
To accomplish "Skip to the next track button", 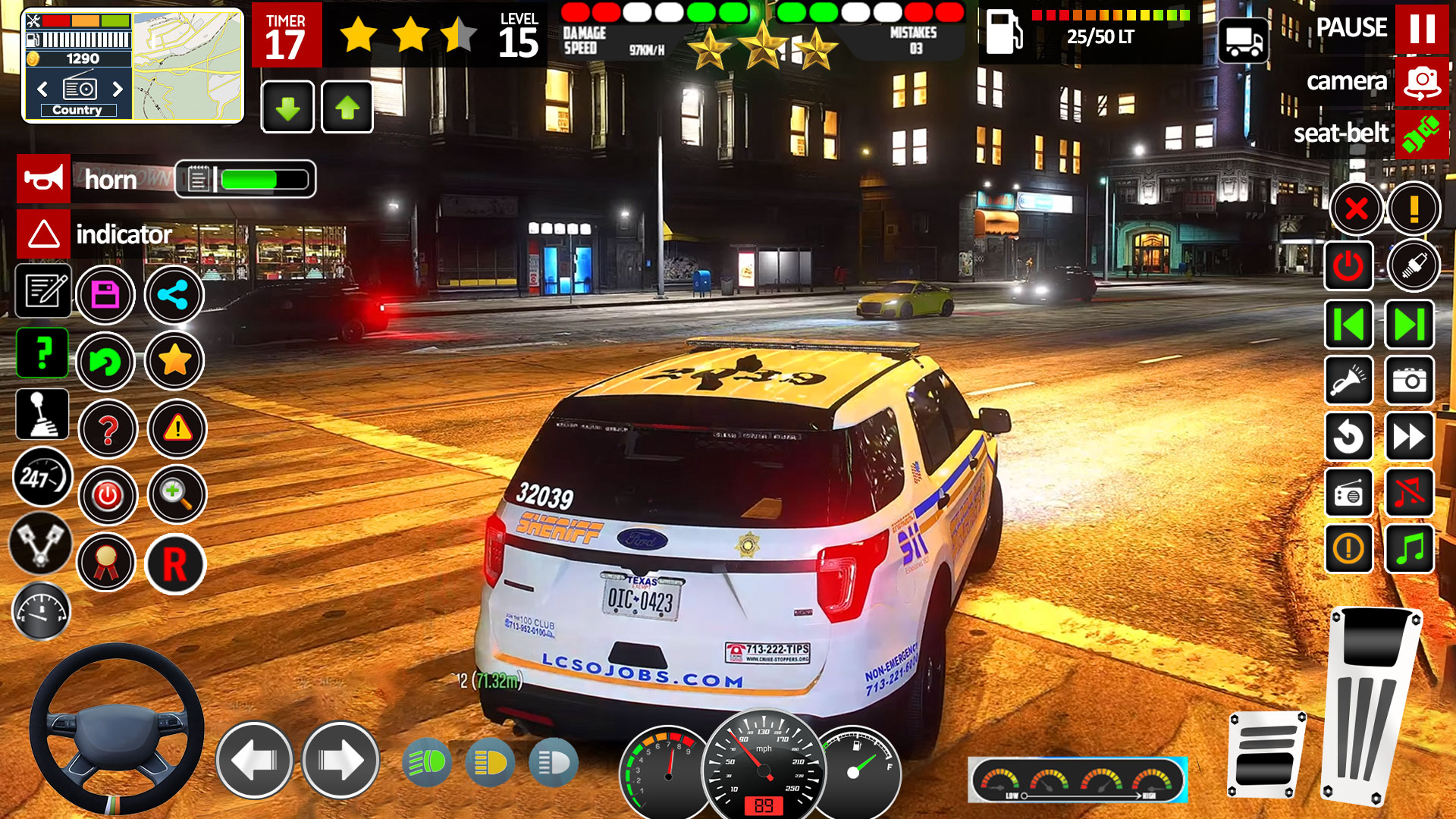I will coord(1409,325).
